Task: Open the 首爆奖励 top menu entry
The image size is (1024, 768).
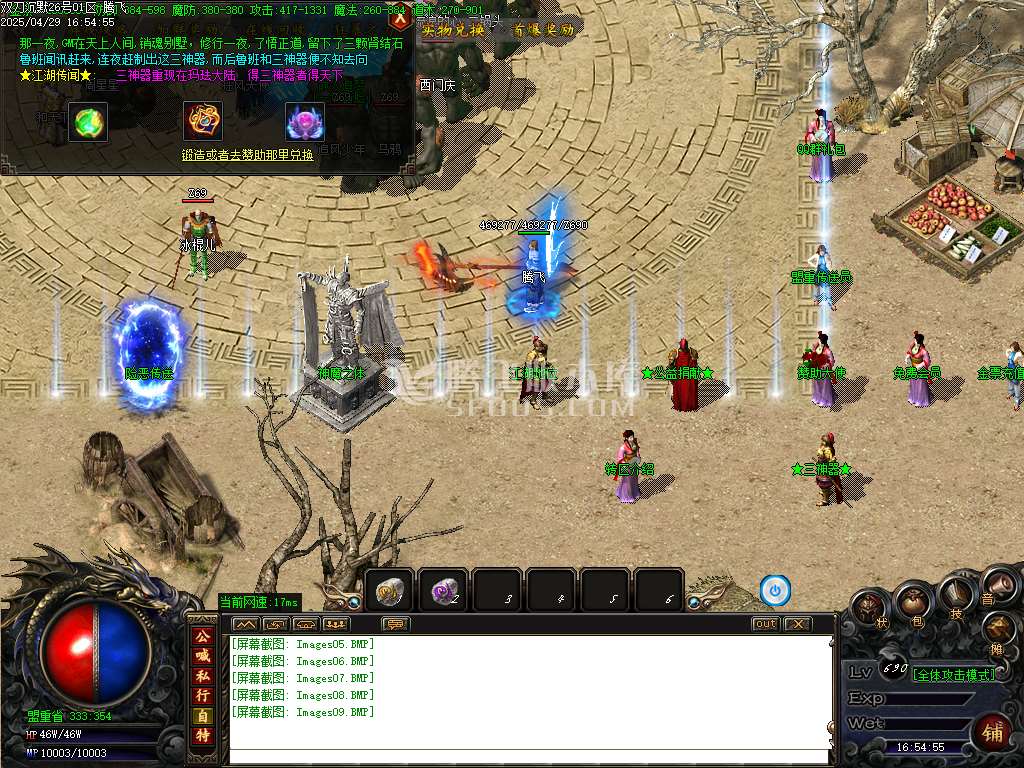Action: [x=544, y=30]
